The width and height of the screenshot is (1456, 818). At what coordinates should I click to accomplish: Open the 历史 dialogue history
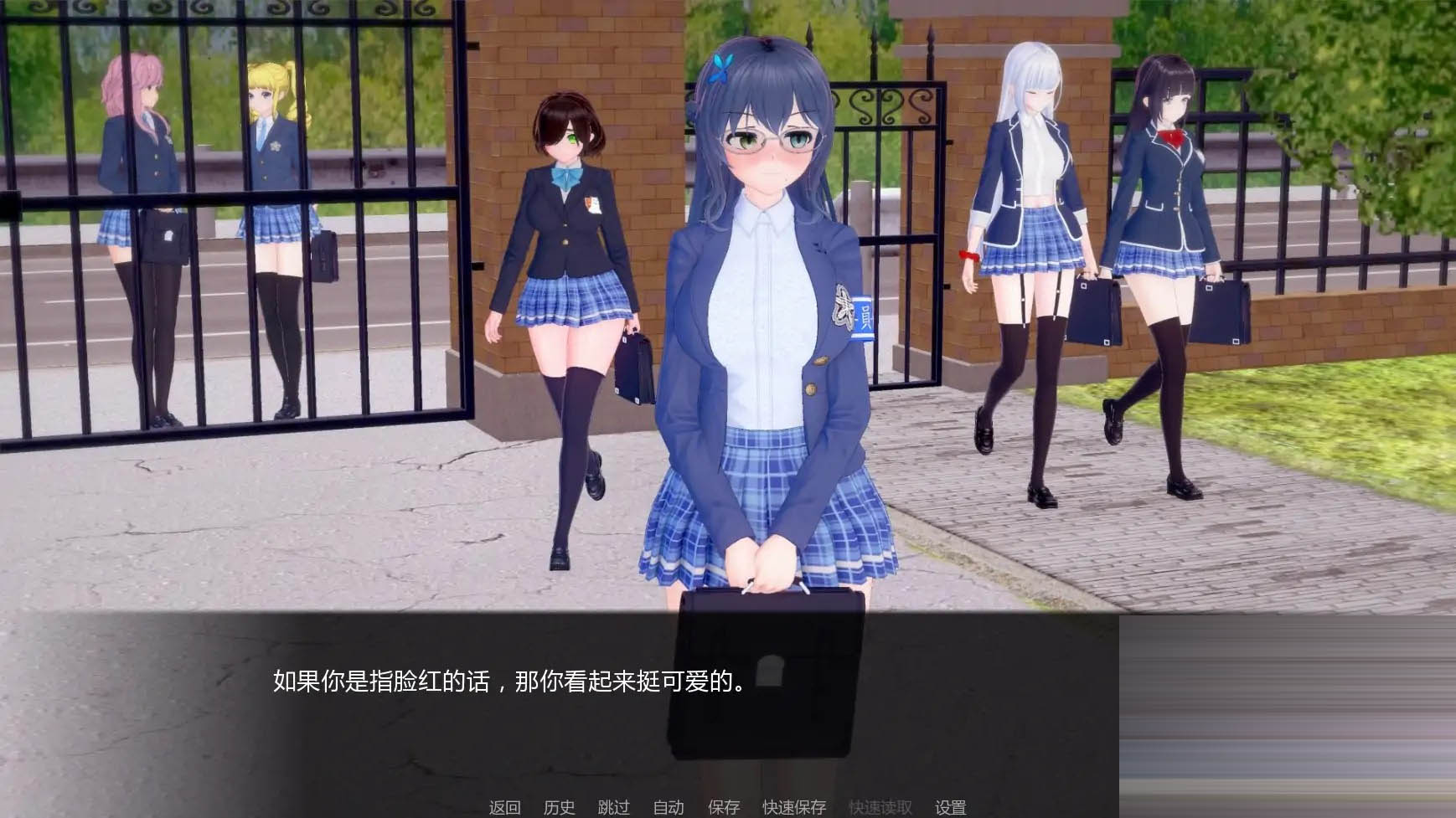coord(560,808)
